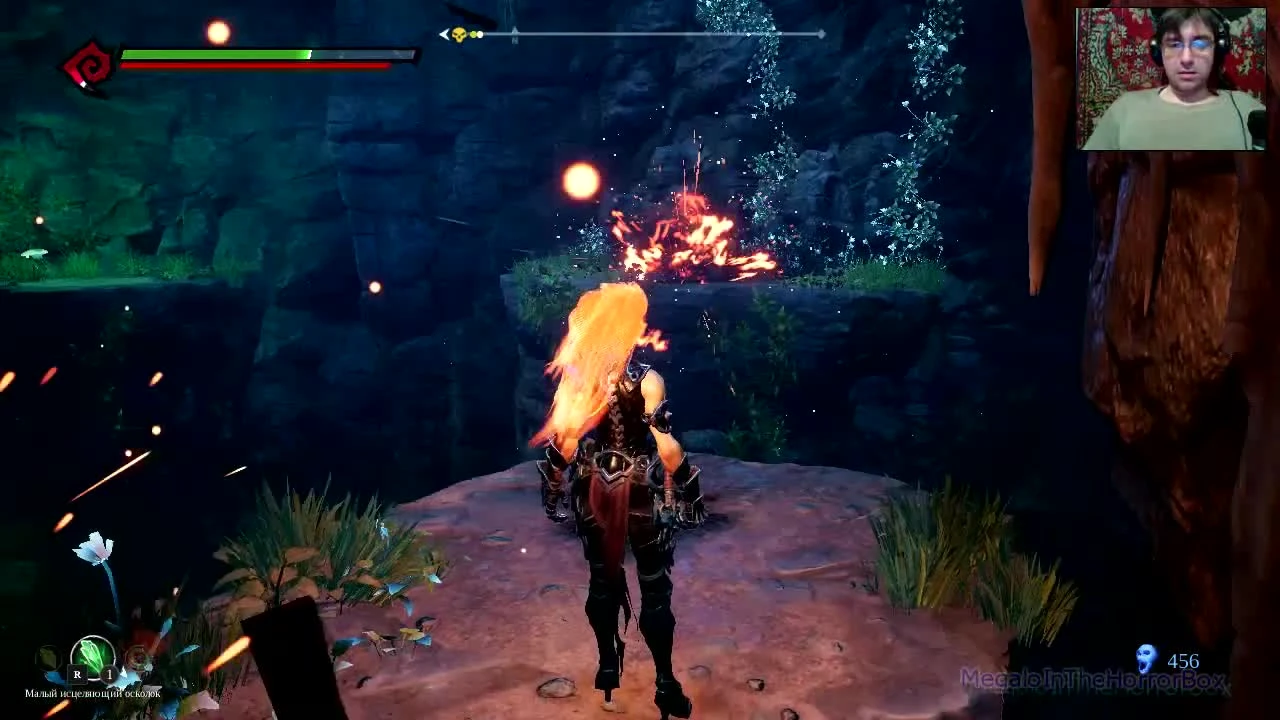
Task: Select the green healing shard item icon
Action: (92, 655)
